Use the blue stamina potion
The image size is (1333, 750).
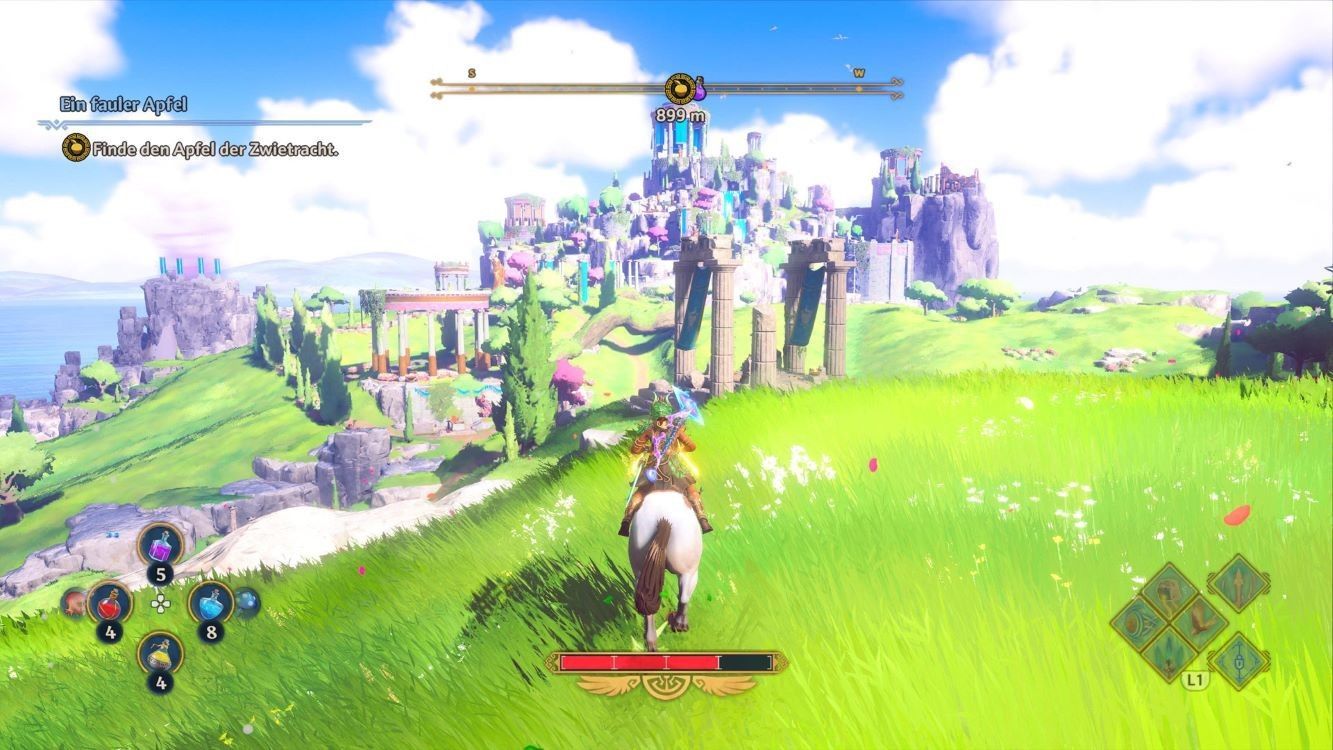pyautogui.click(x=210, y=603)
